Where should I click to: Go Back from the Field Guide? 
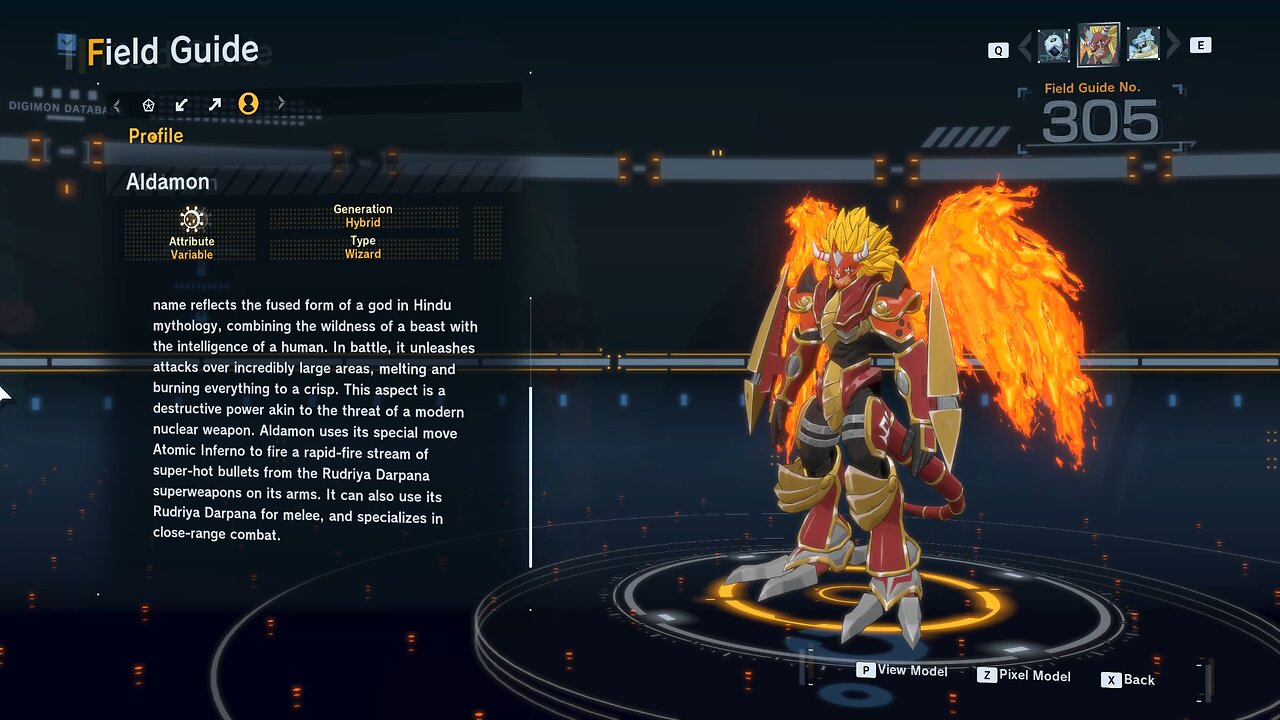(x=1128, y=680)
